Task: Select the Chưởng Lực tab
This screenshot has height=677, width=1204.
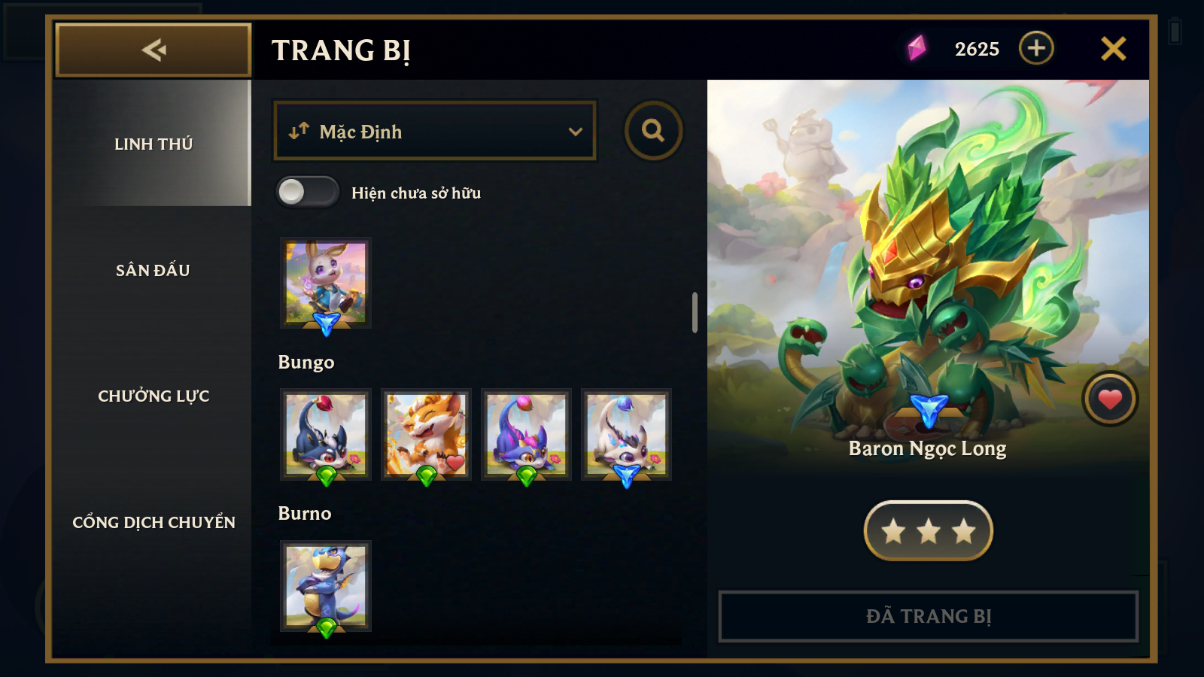Action: [x=153, y=396]
